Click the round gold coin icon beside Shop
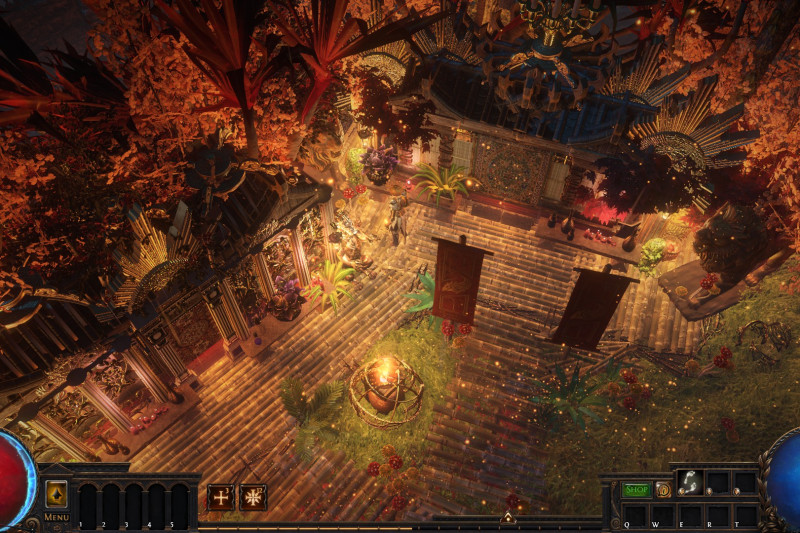This screenshot has width=800, height=533. (x=663, y=490)
